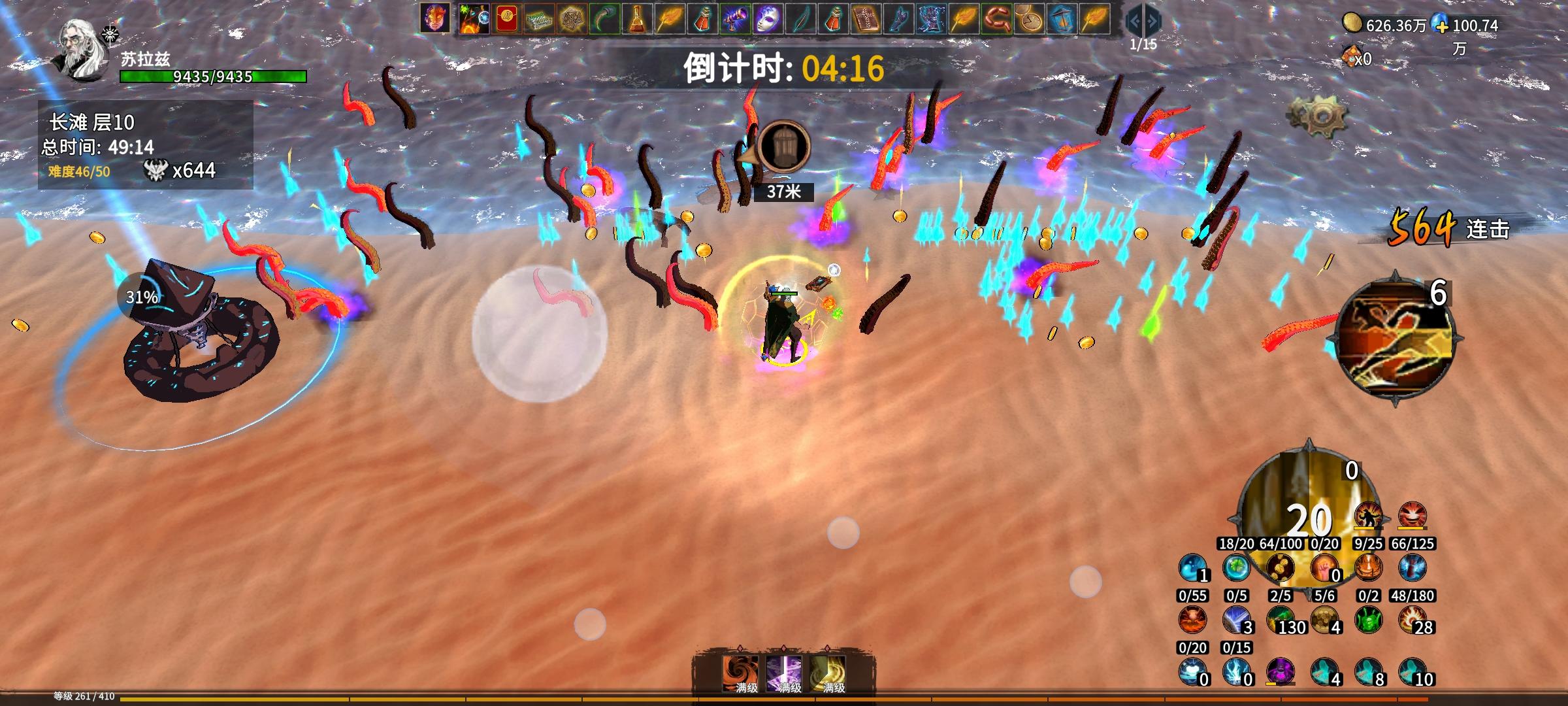The height and width of the screenshot is (706, 1568).
Task: Open the fiery mask item in the top toolbar
Action: pos(435,18)
